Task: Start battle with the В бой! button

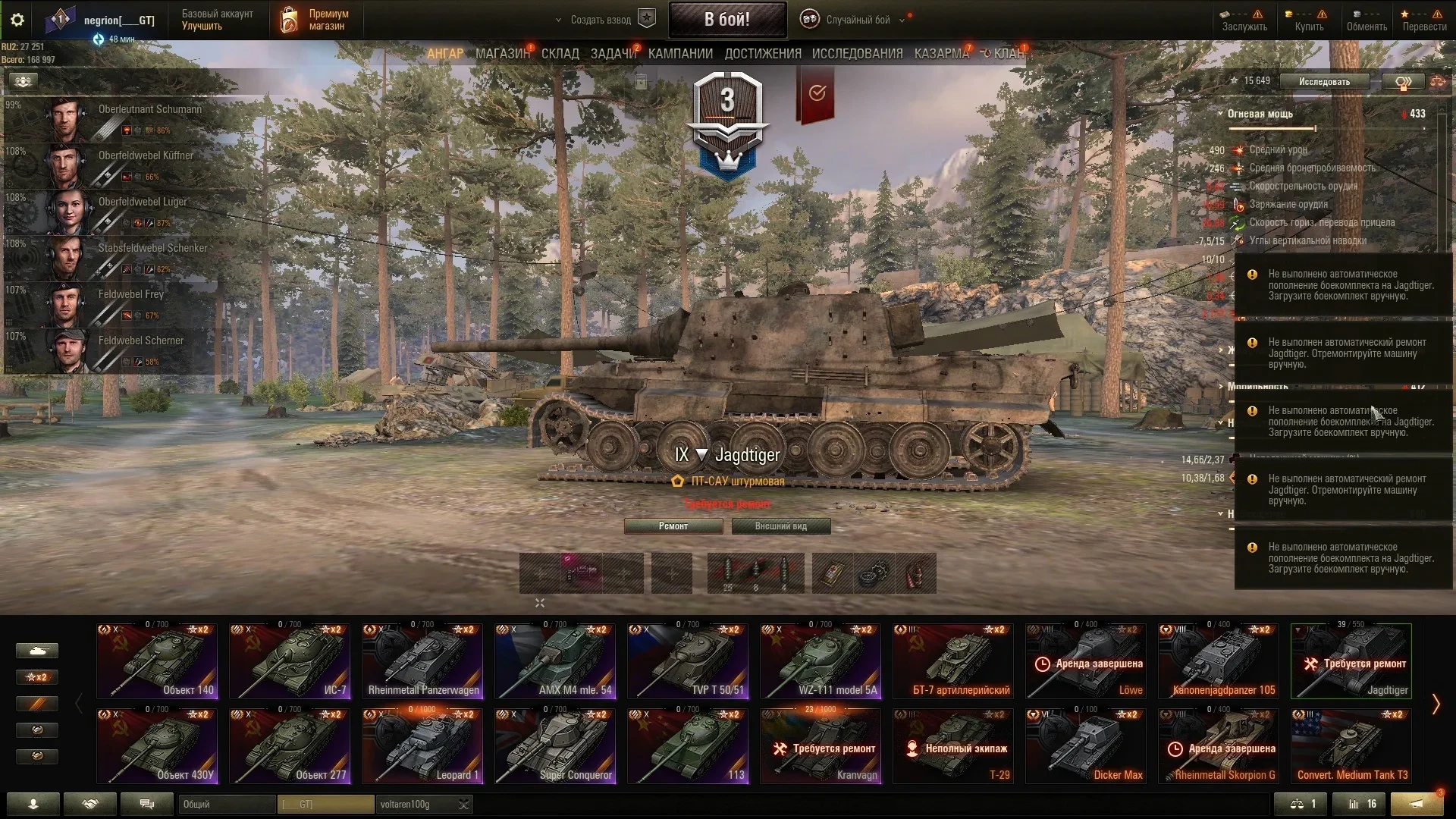Action: click(x=726, y=20)
